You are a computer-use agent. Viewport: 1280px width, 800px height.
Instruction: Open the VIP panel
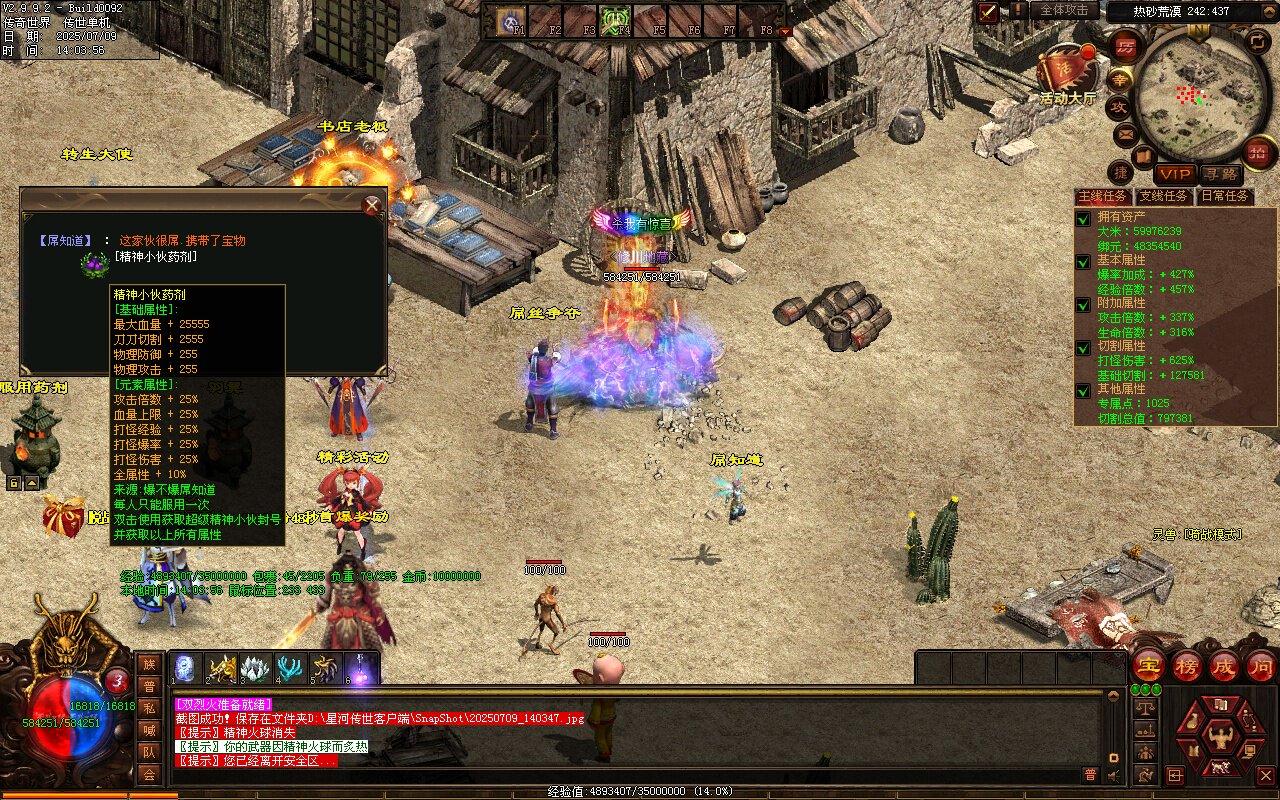tap(1176, 174)
